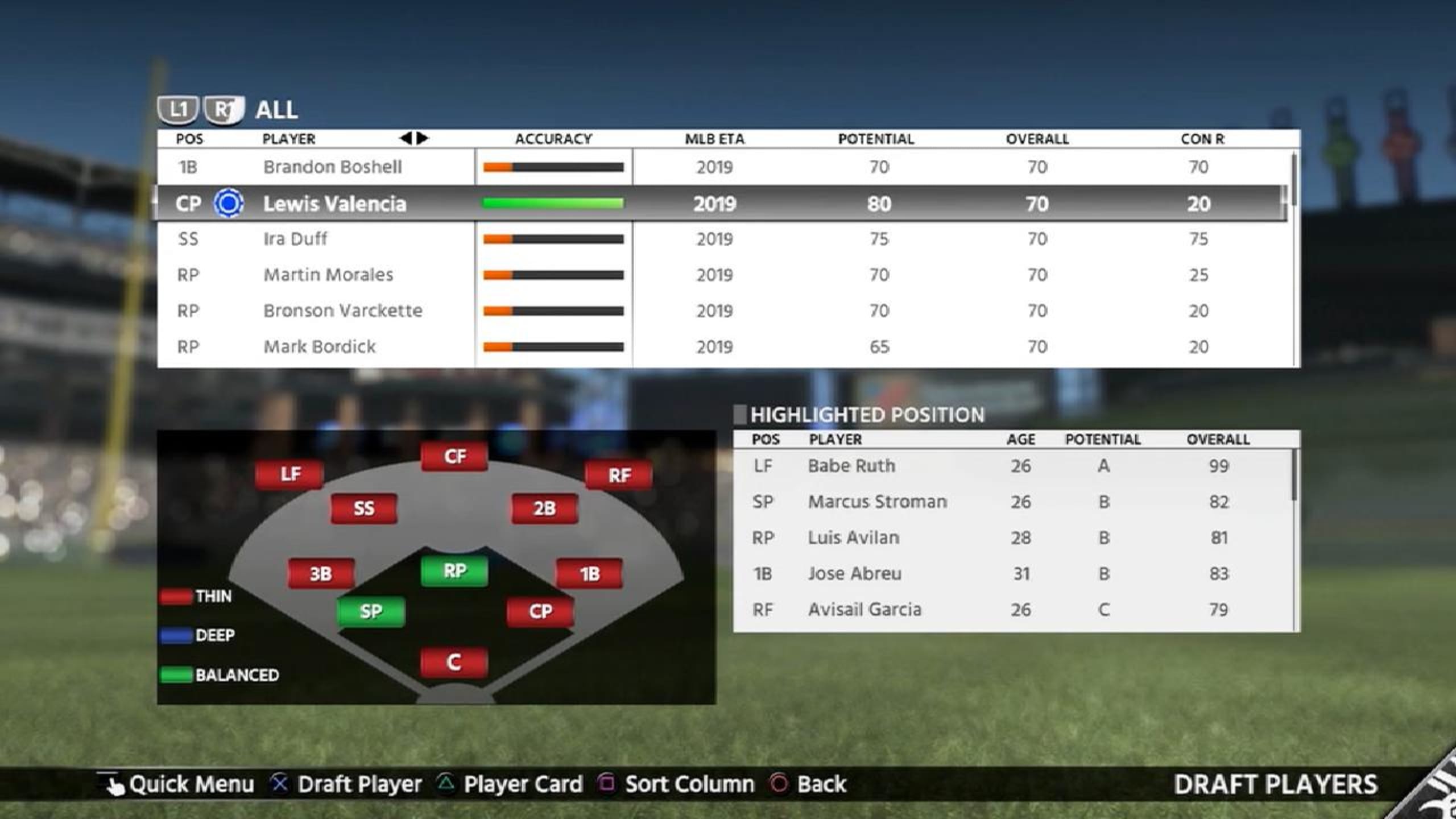
Task: Select the CP closer position on the diamond
Action: coord(540,611)
